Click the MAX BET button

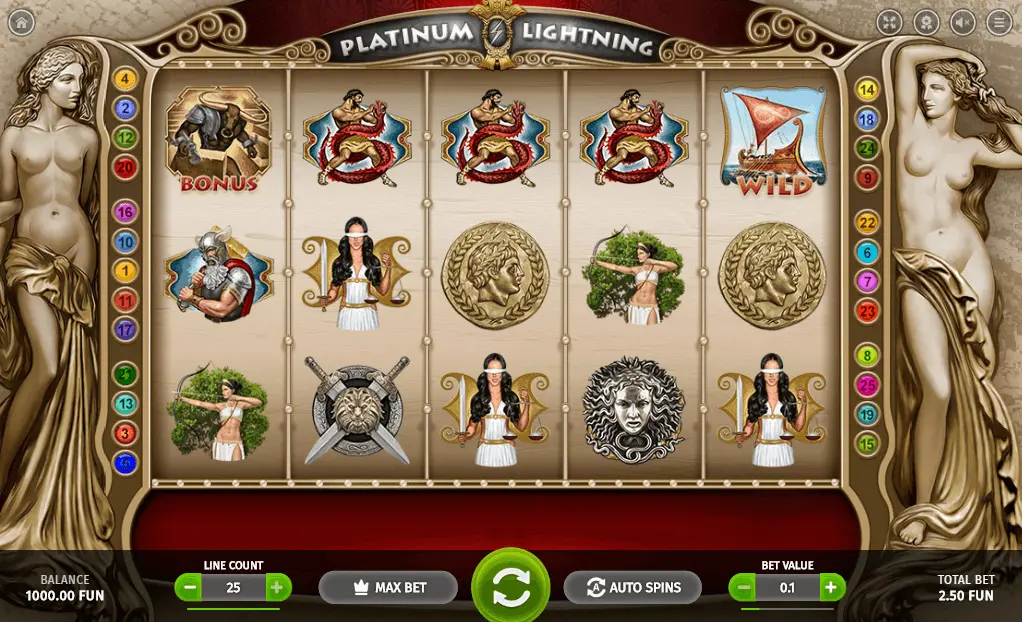click(x=388, y=588)
